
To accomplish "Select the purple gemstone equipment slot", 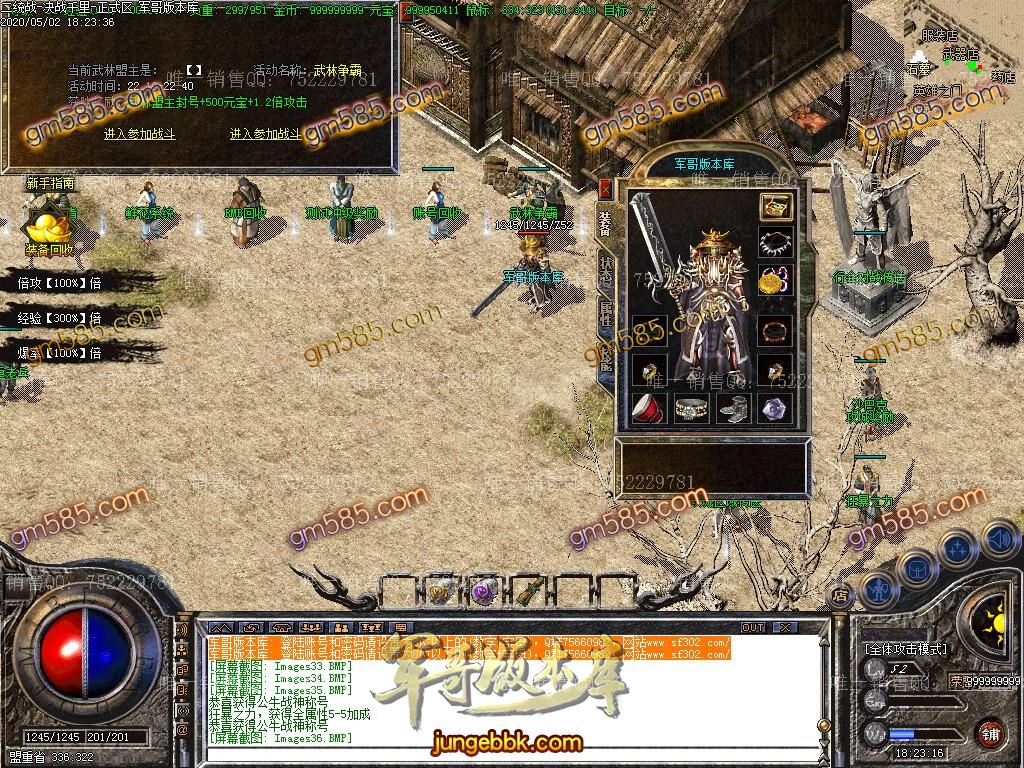I will (x=775, y=407).
